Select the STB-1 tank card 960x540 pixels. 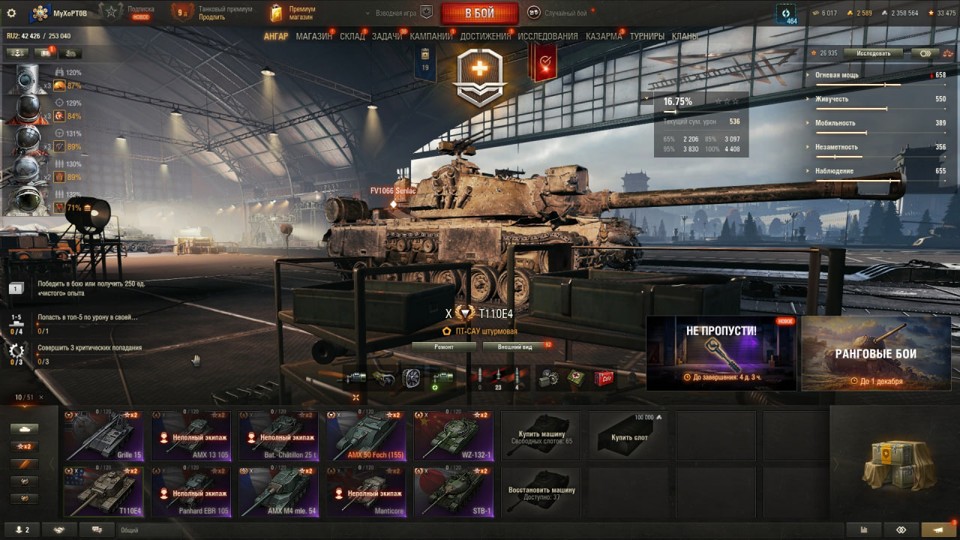(453, 490)
